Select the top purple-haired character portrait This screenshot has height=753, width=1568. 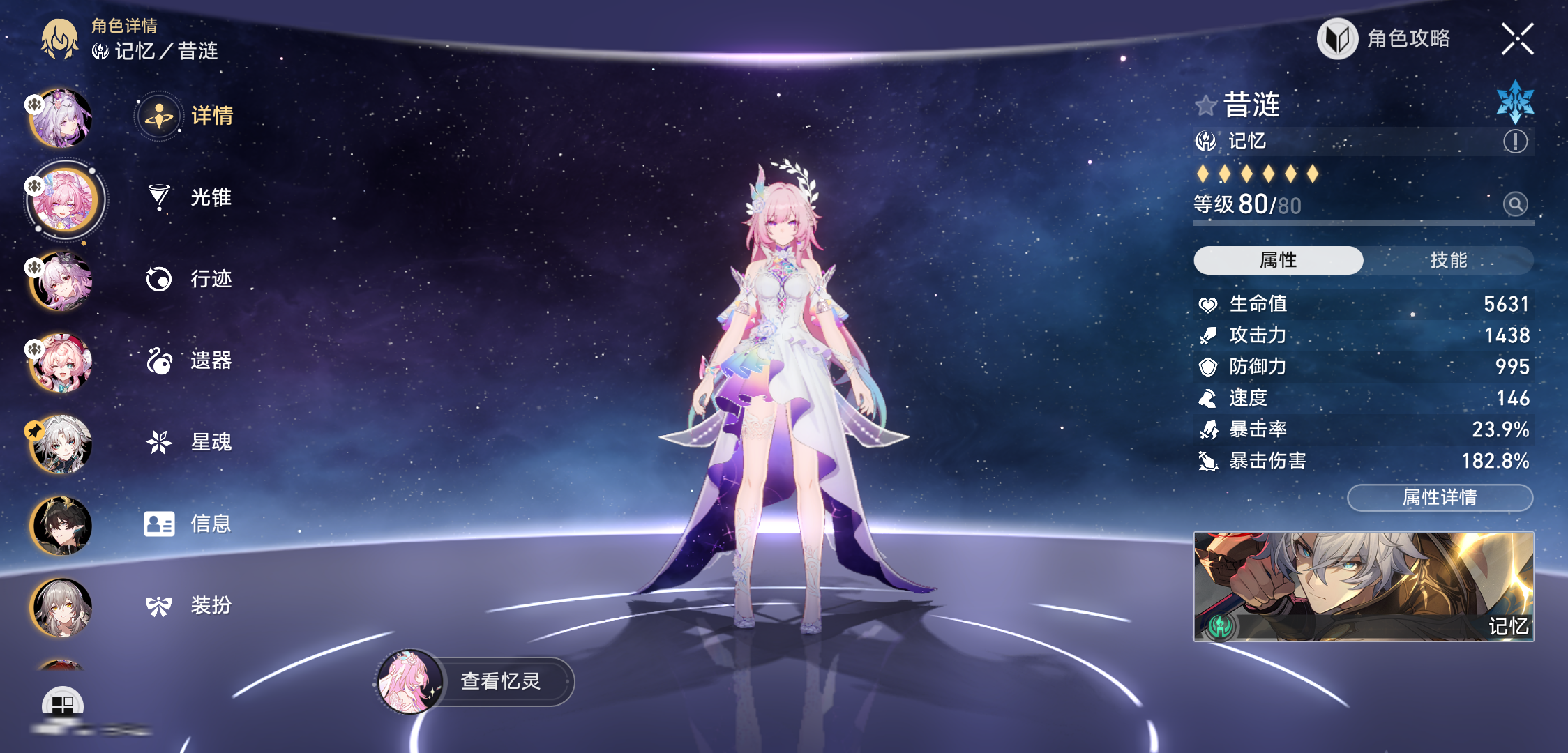coord(61,119)
